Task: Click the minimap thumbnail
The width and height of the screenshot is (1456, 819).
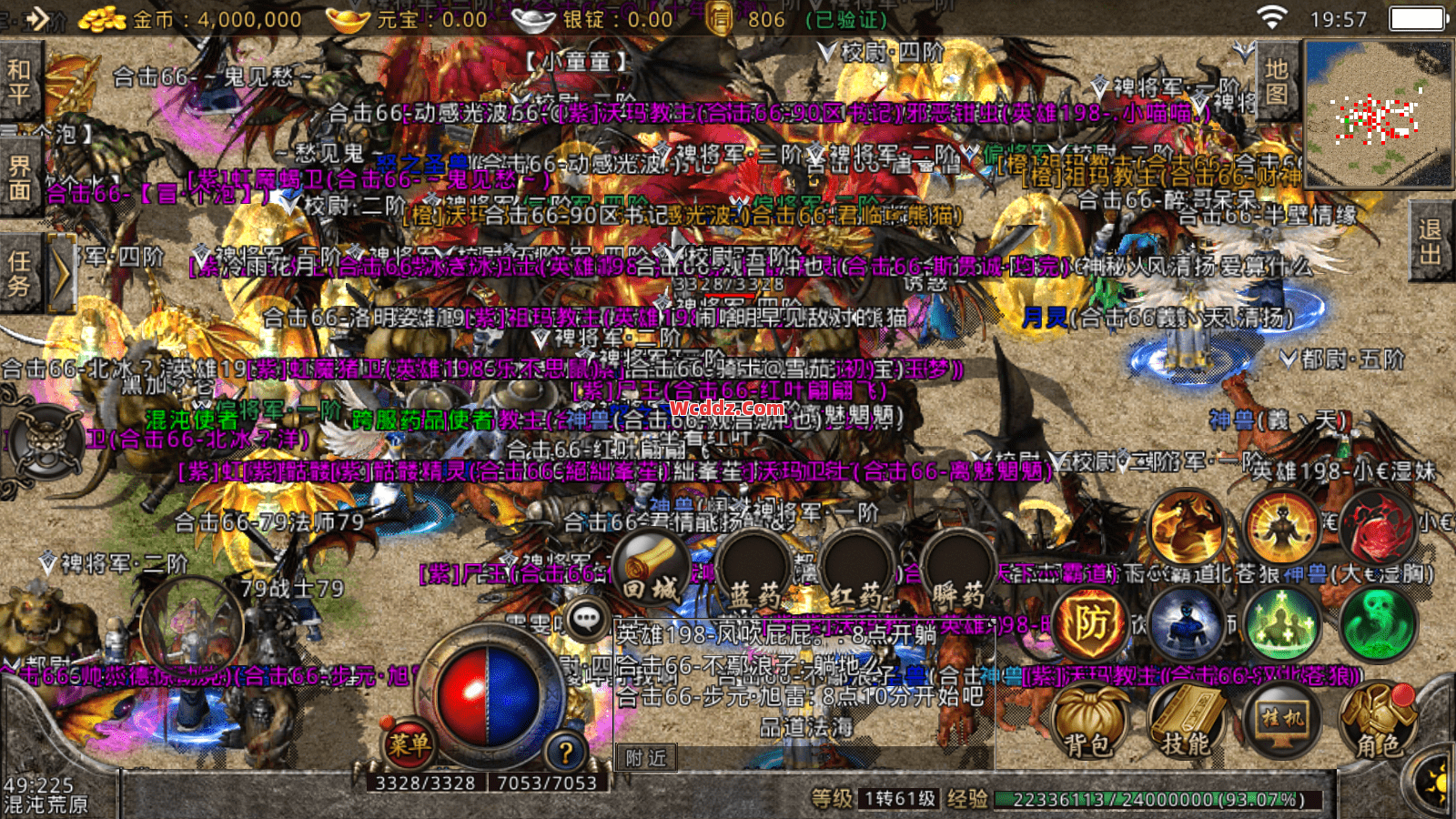Action: (1378, 113)
